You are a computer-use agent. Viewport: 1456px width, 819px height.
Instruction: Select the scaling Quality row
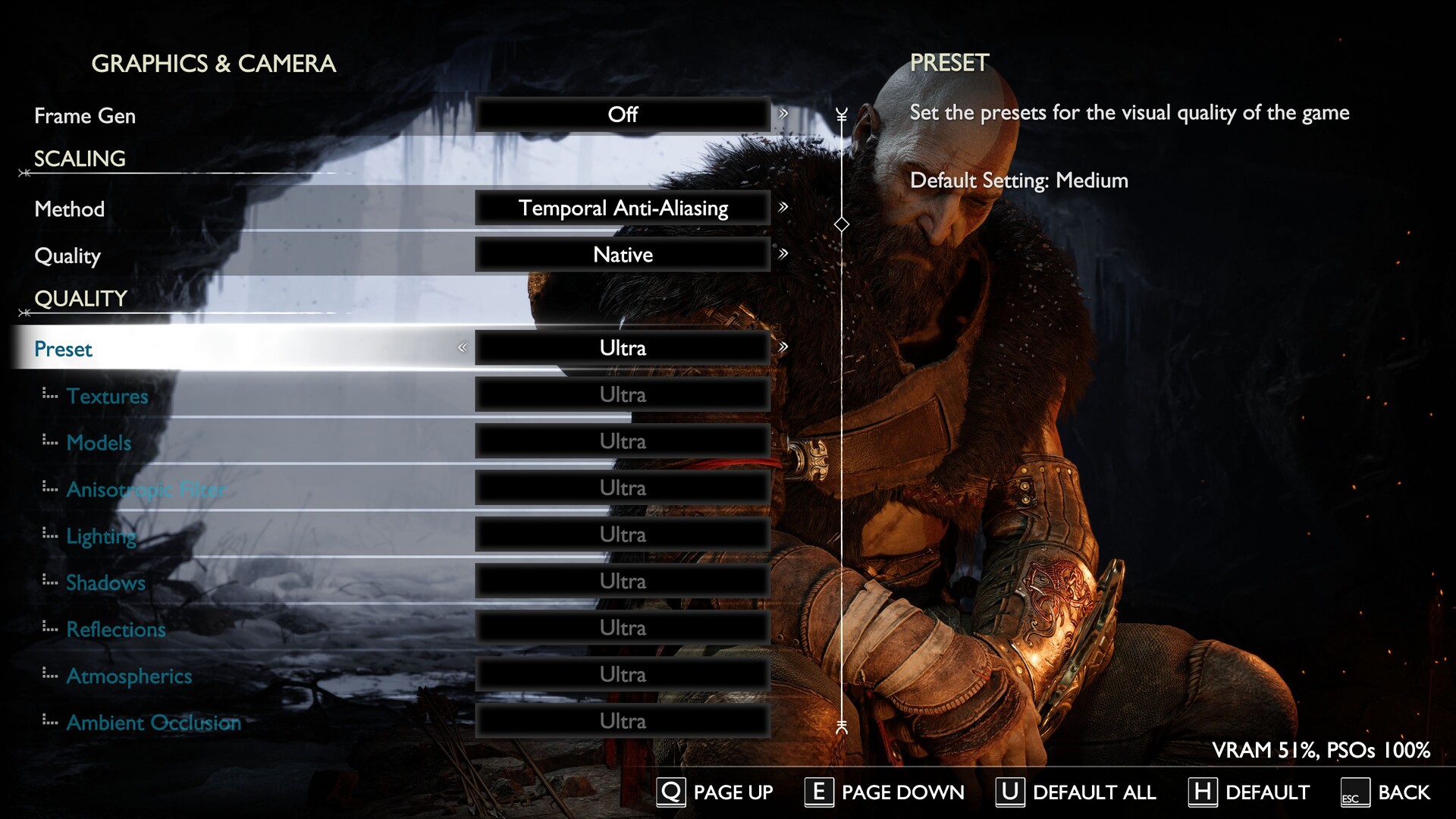click(67, 256)
